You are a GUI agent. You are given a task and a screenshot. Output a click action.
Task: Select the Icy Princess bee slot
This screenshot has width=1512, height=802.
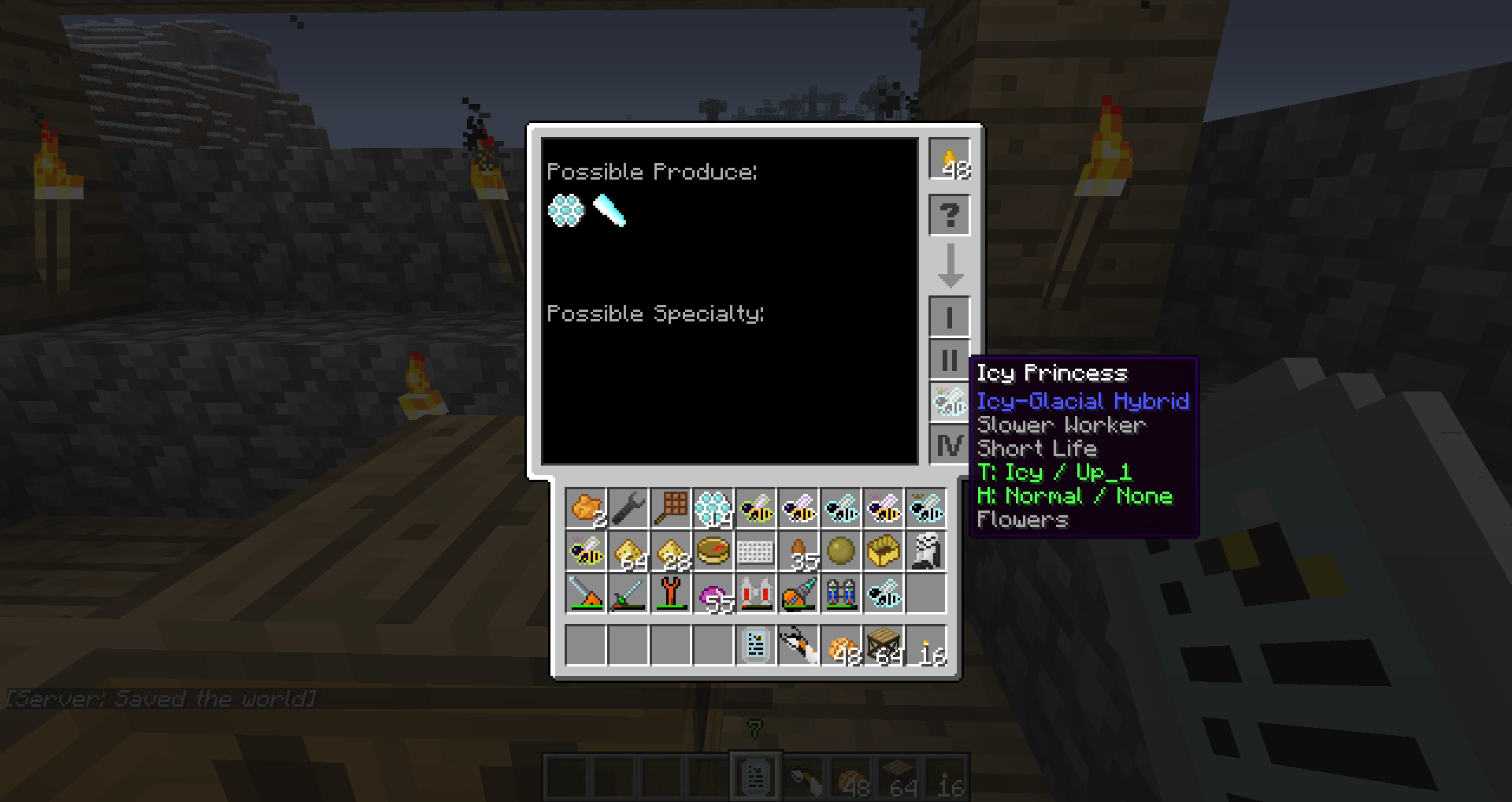pyautogui.click(x=949, y=403)
